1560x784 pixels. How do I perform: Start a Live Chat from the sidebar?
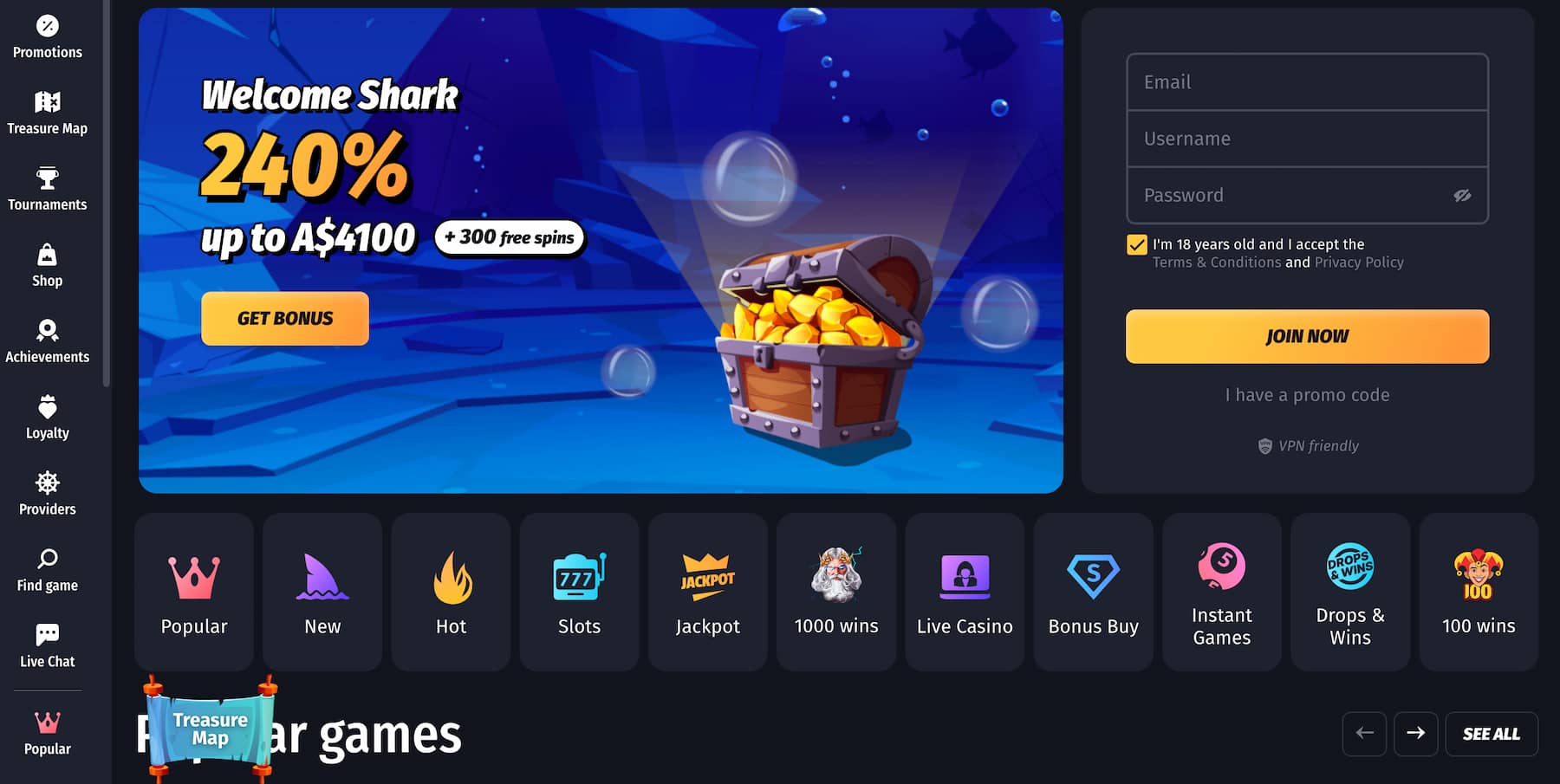click(x=46, y=646)
